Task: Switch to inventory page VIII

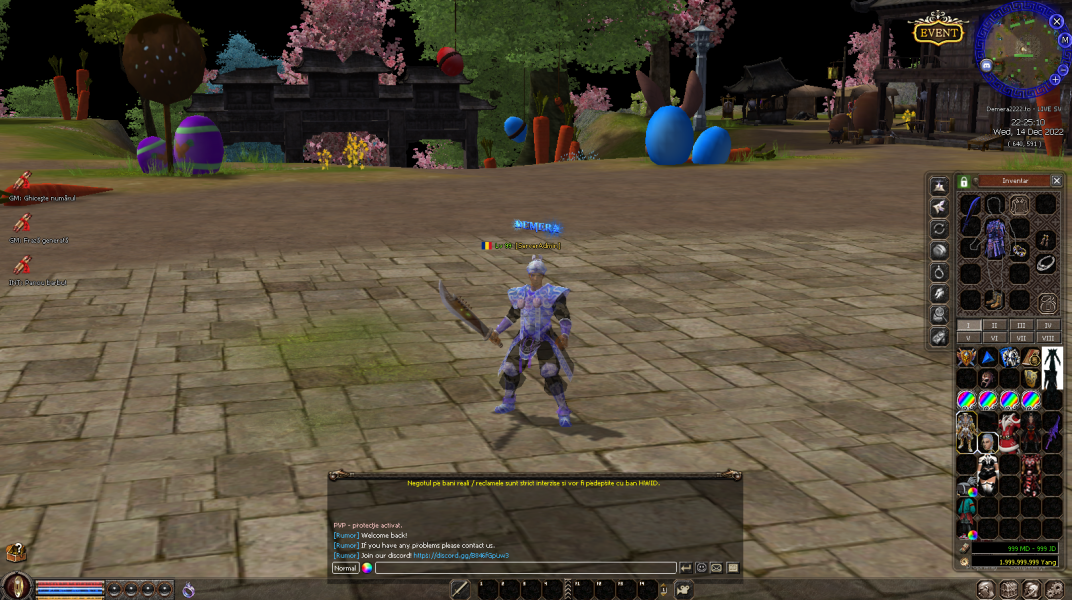Action: point(1048,338)
